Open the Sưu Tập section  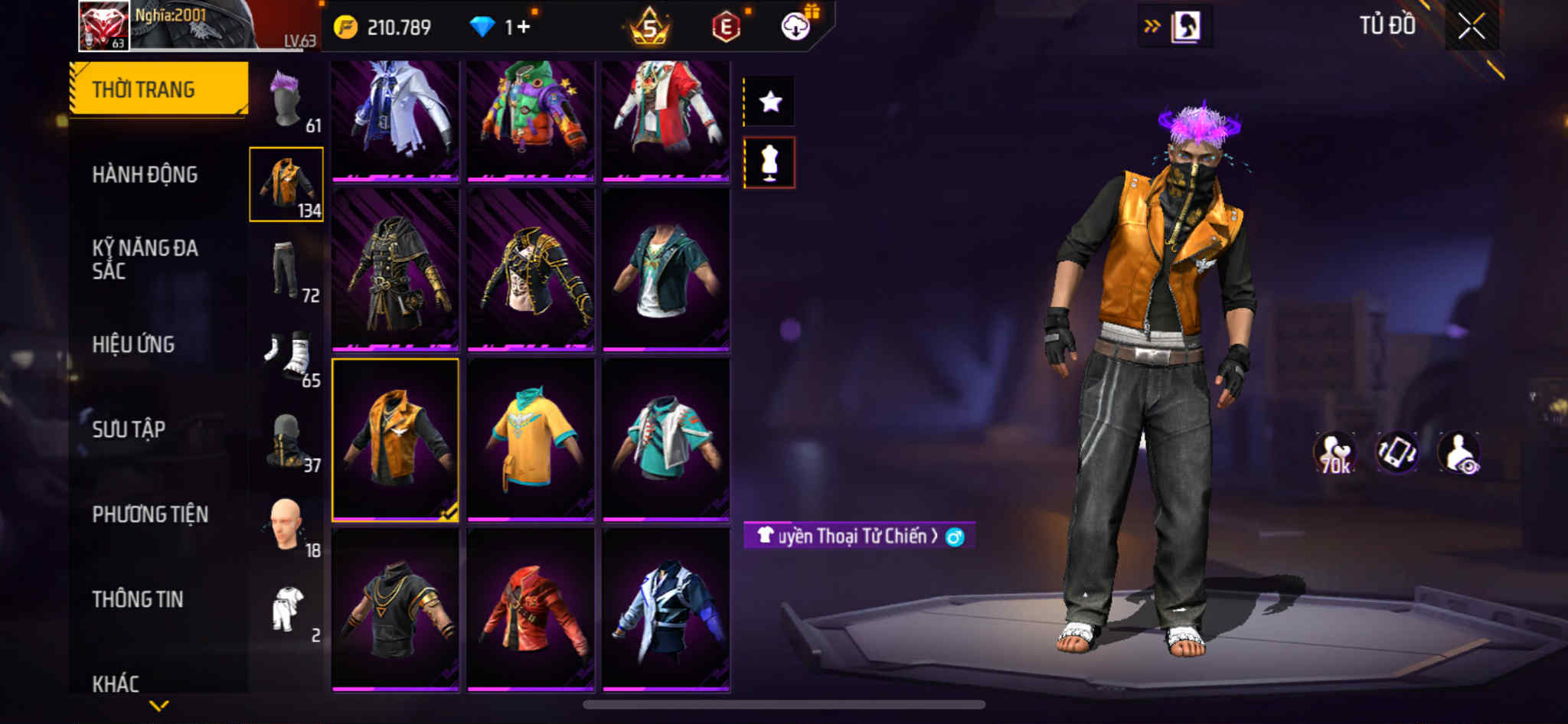129,429
